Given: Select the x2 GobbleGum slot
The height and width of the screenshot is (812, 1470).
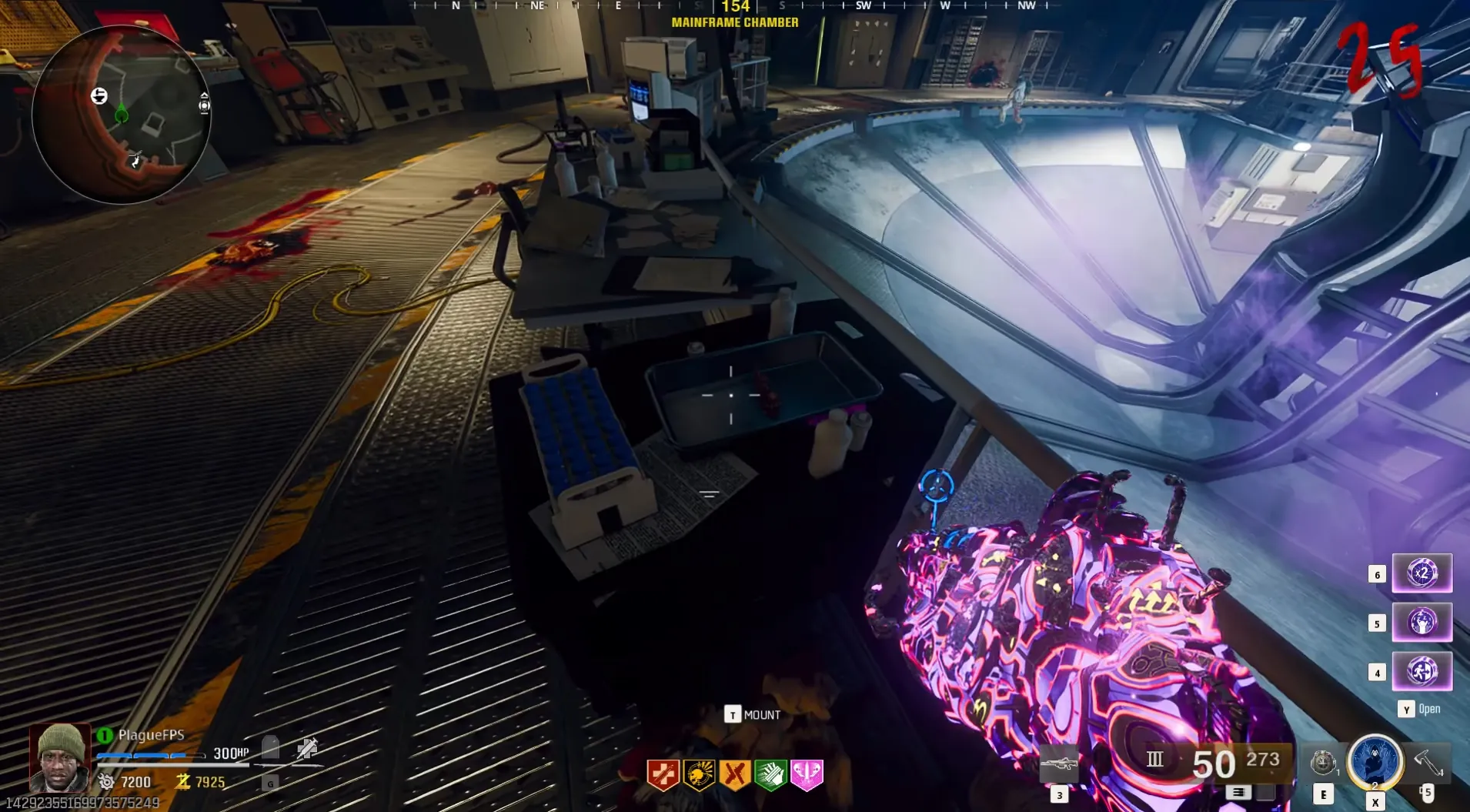Looking at the screenshot, I should (1422, 573).
